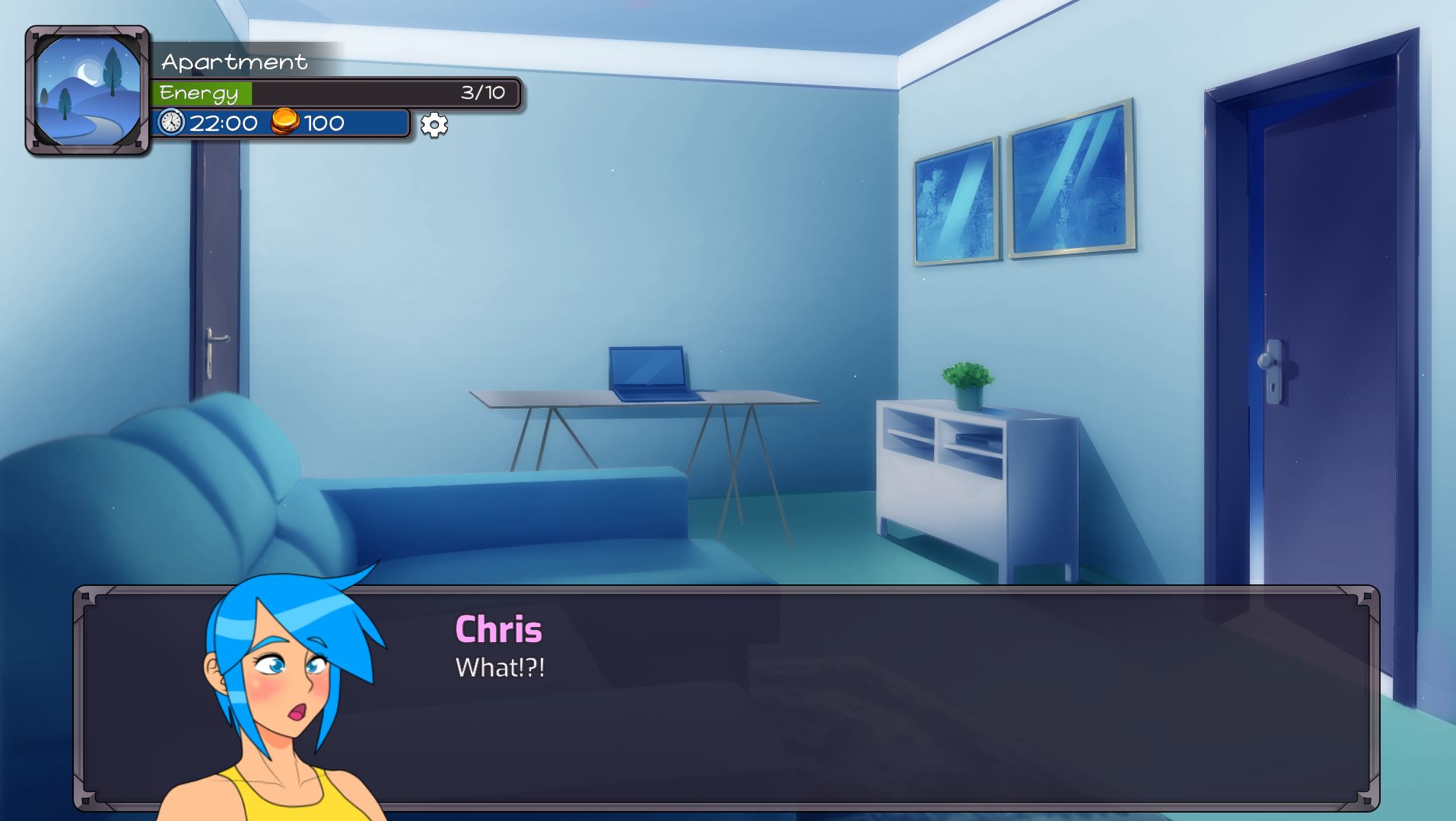Click the laptop on the desk

click(x=651, y=373)
